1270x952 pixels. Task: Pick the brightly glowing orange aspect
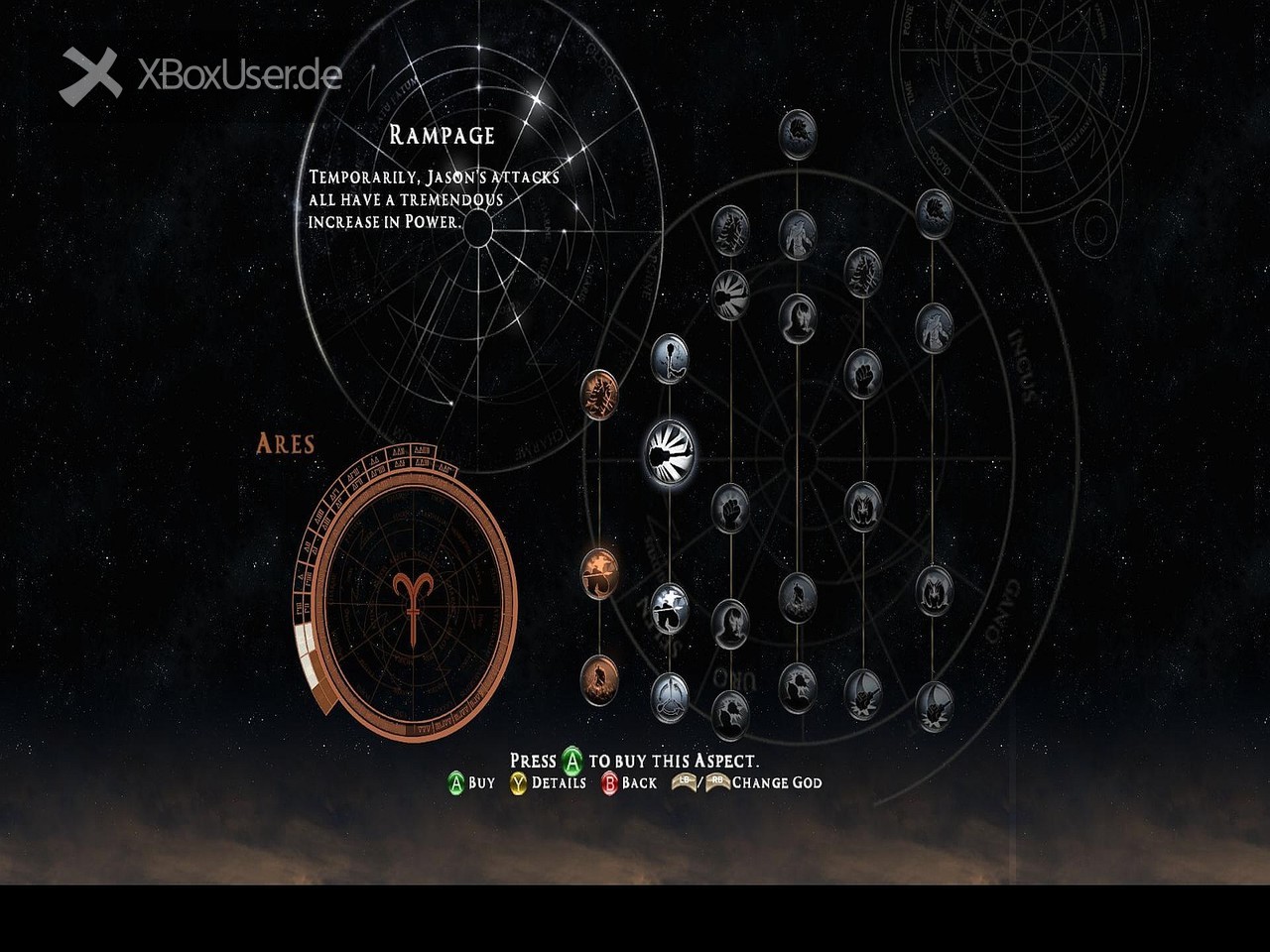(x=599, y=572)
